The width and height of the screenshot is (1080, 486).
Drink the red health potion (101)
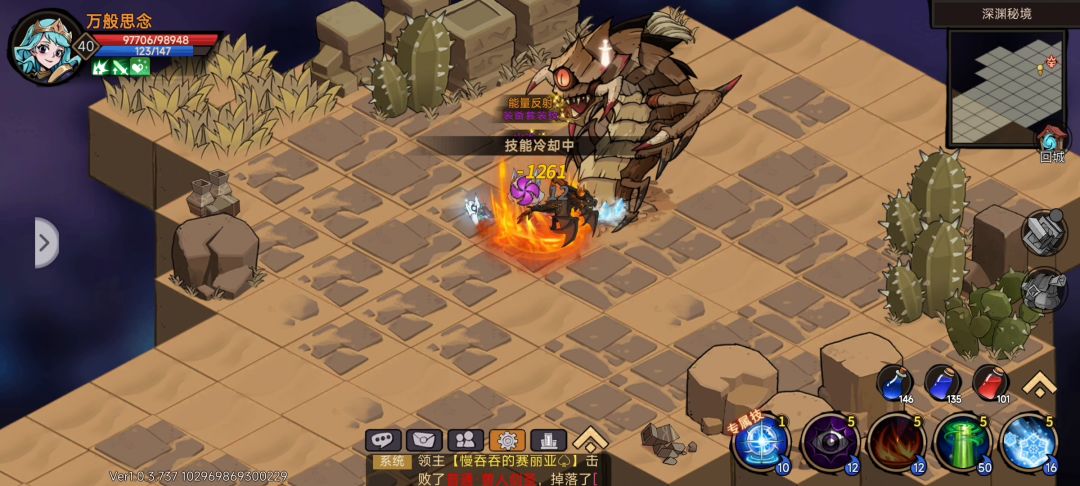pos(990,383)
